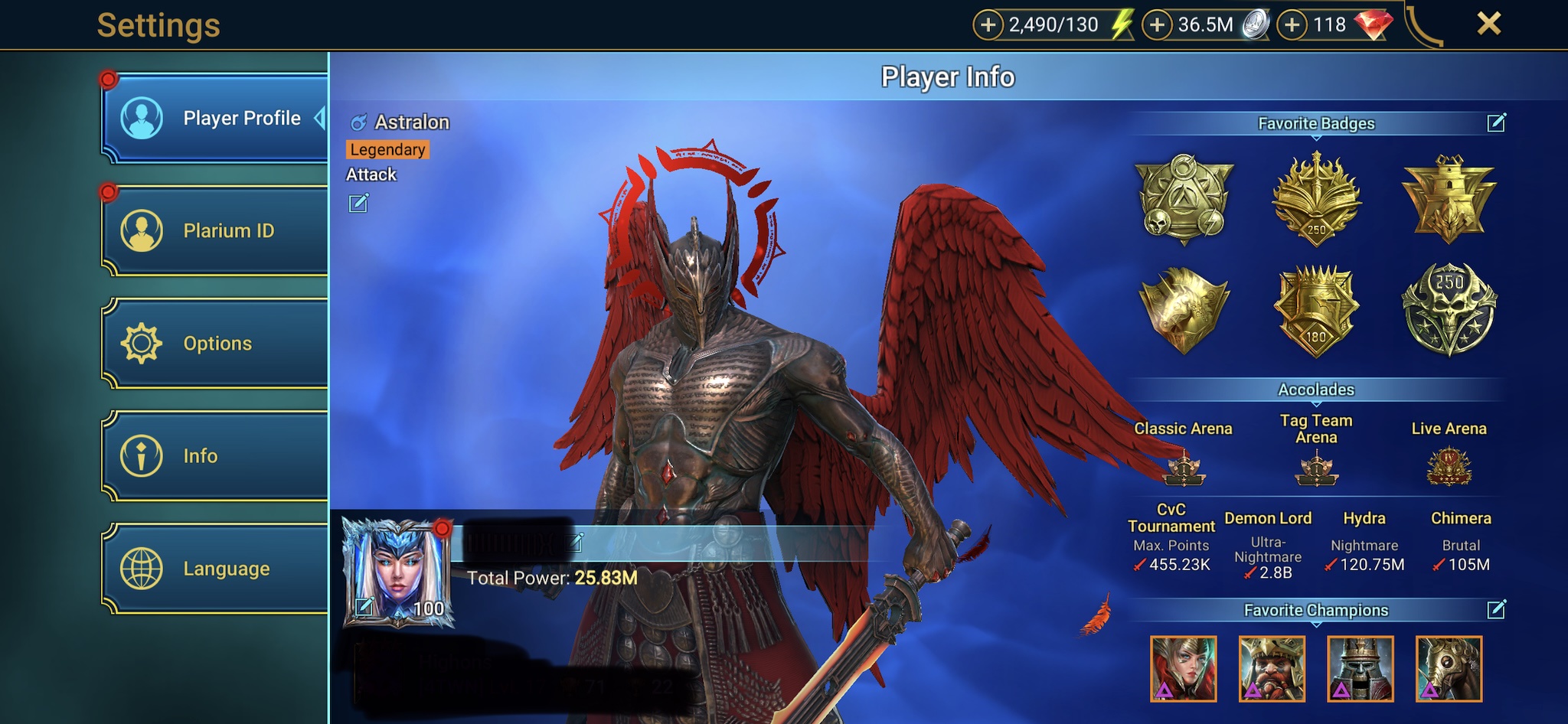Edit the player avatar portrait

364,607
